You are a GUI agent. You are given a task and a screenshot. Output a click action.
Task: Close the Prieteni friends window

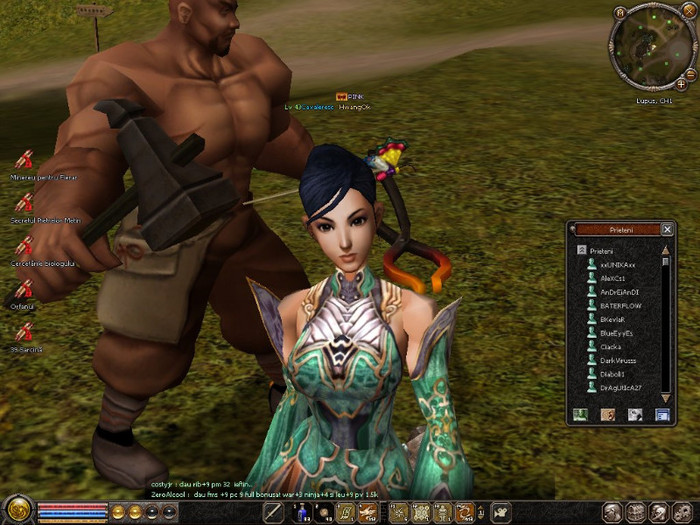(667, 229)
